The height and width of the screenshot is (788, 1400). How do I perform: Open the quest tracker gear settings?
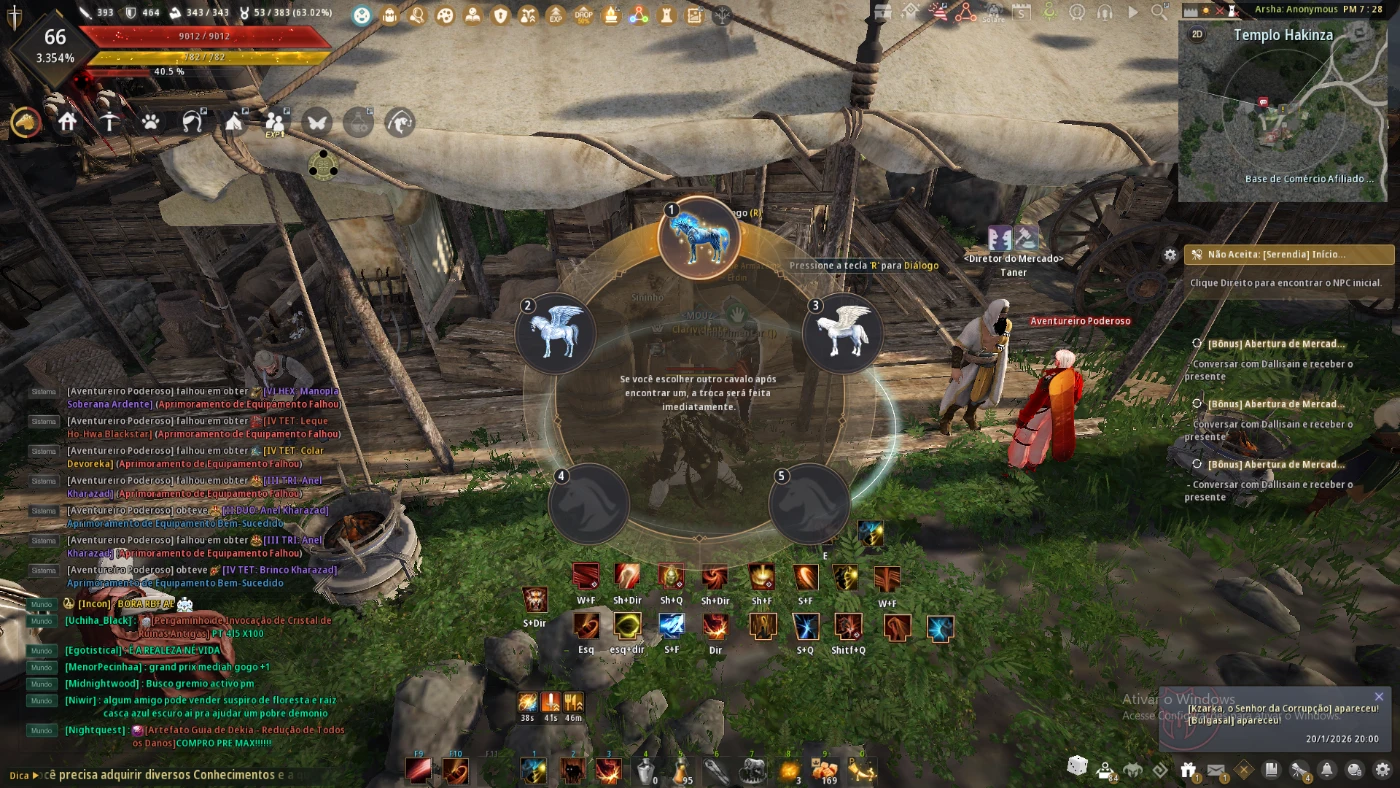click(1170, 255)
